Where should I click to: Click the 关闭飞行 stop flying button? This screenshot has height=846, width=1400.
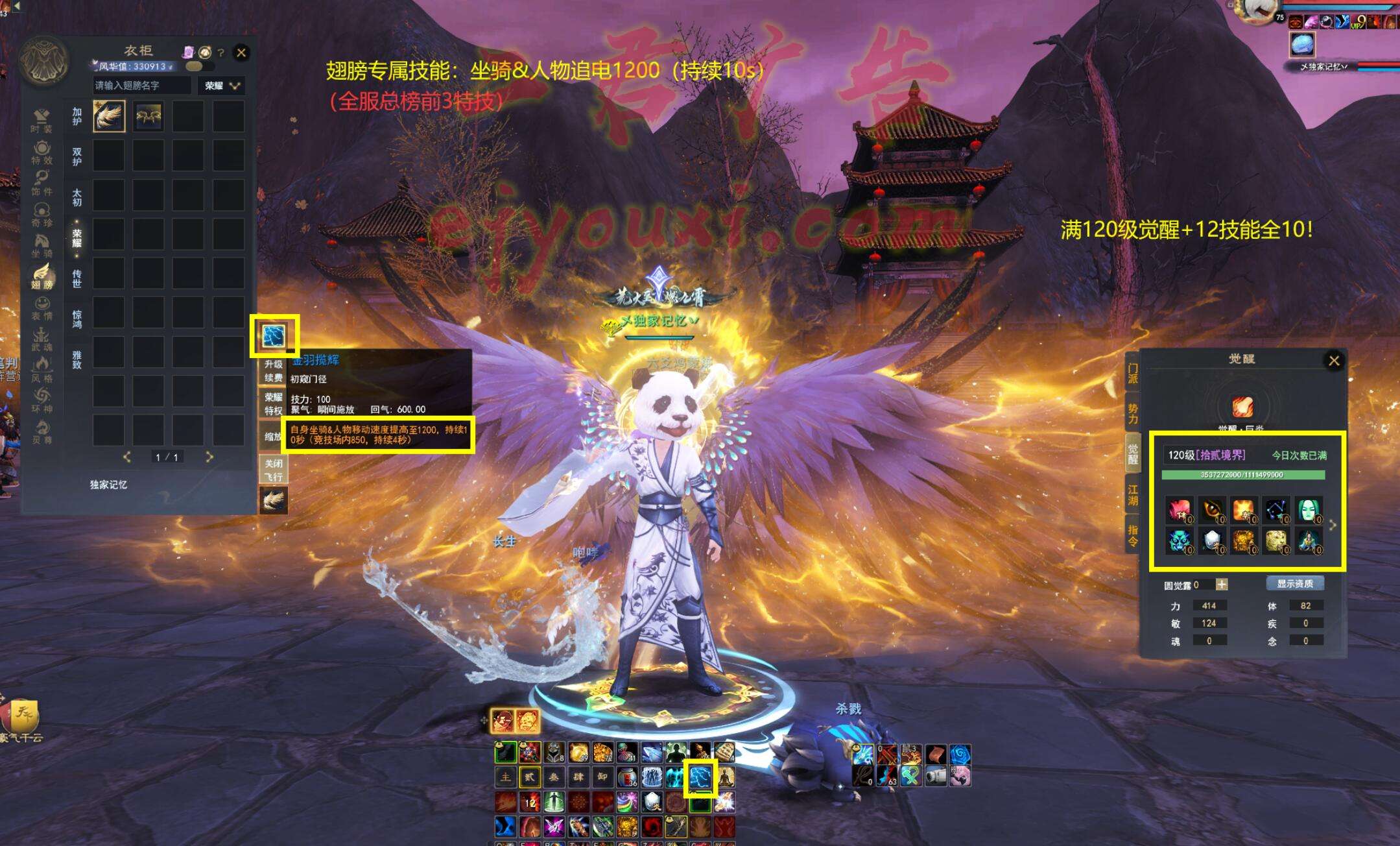point(273,470)
